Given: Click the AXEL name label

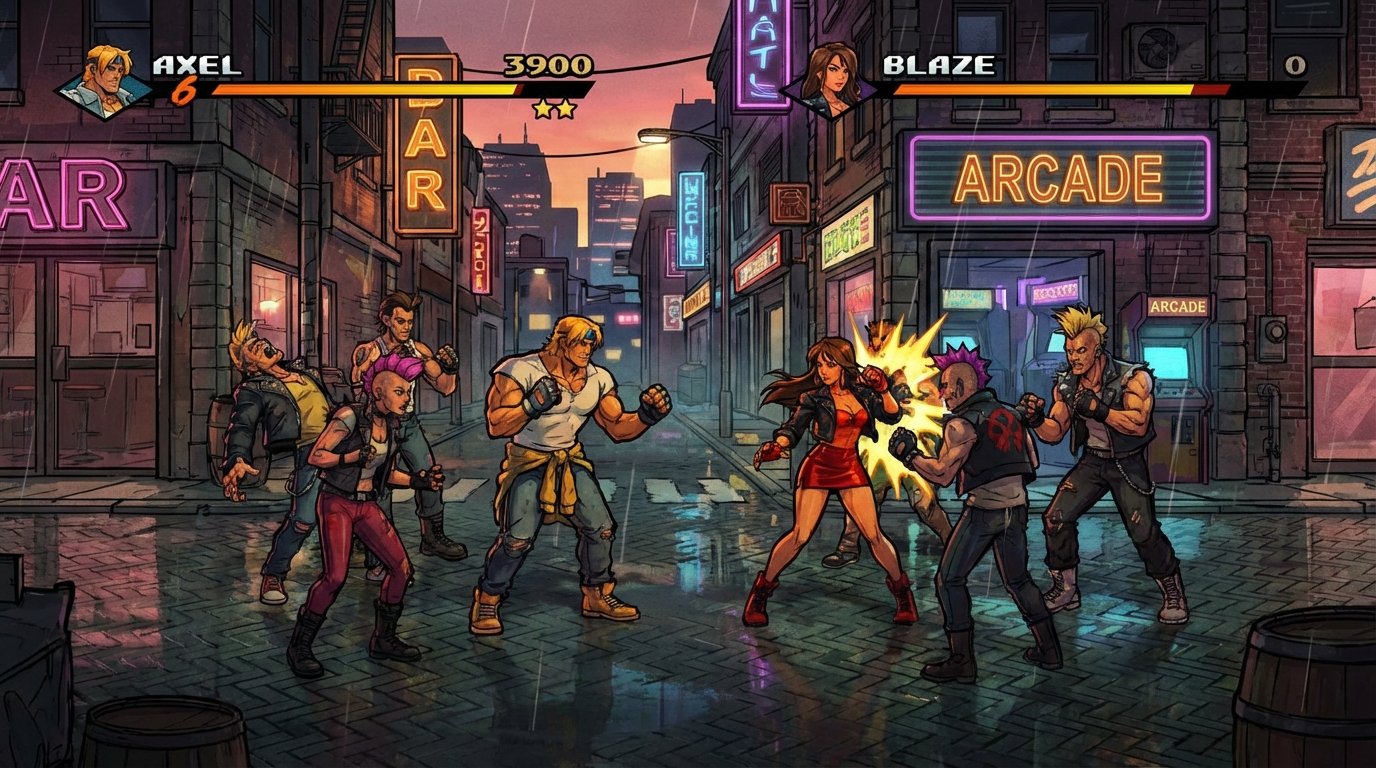Looking at the screenshot, I should pyautogui.click(x=196, y=65).
